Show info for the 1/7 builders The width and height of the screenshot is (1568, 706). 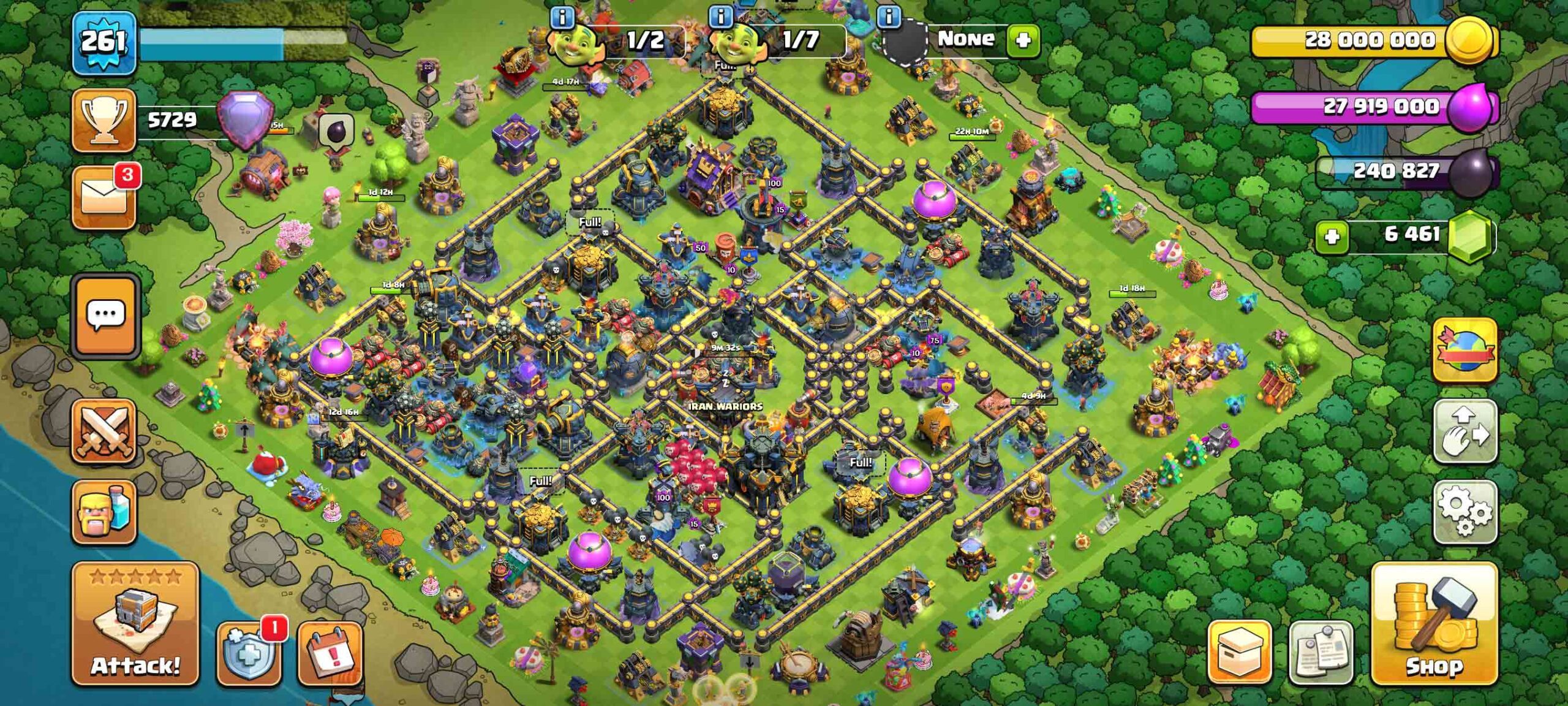click(x=720, y=17)
